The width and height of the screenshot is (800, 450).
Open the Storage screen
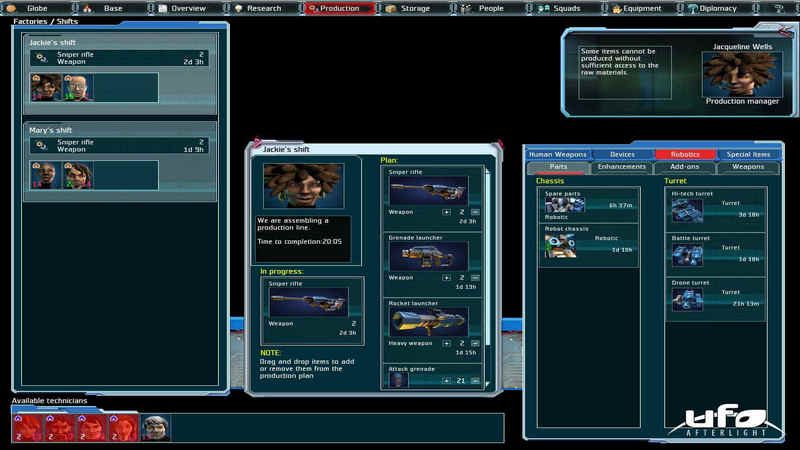tap(414, 8)
